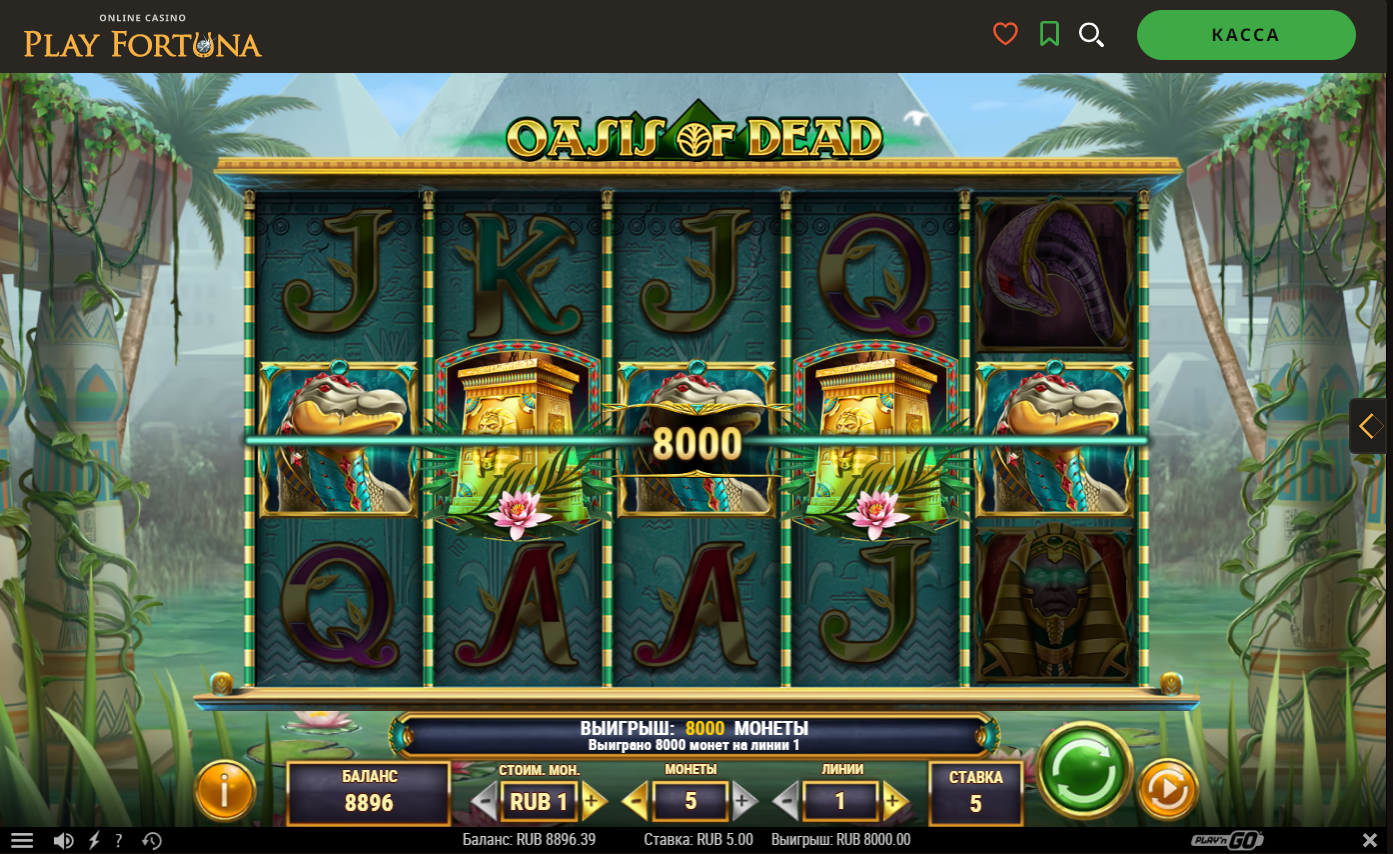Open the search magnifier
This screenshot has width=1393, height=854.
click(x=1091, y=35)
